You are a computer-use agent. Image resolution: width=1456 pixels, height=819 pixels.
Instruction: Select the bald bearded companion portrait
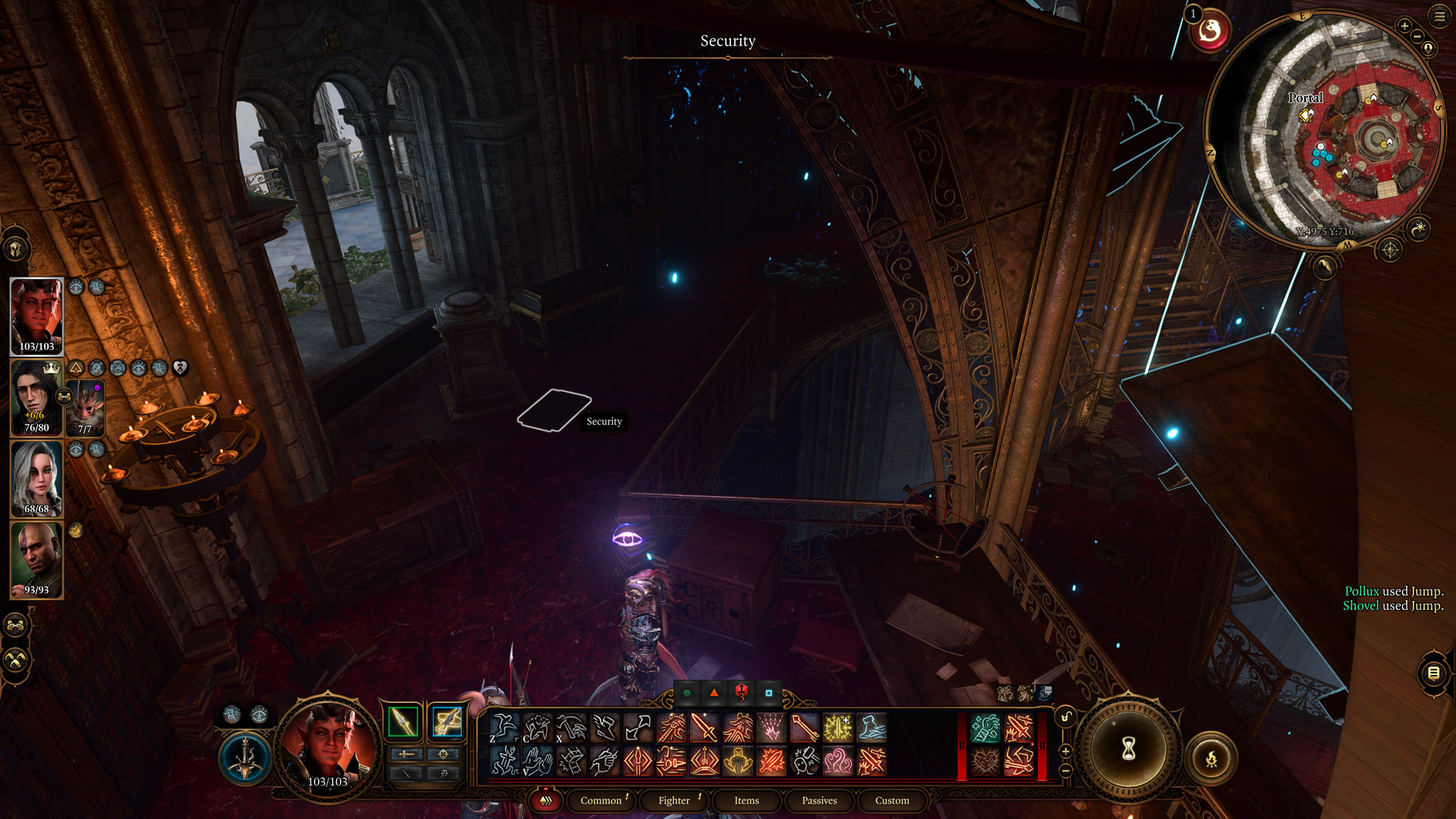36,560
